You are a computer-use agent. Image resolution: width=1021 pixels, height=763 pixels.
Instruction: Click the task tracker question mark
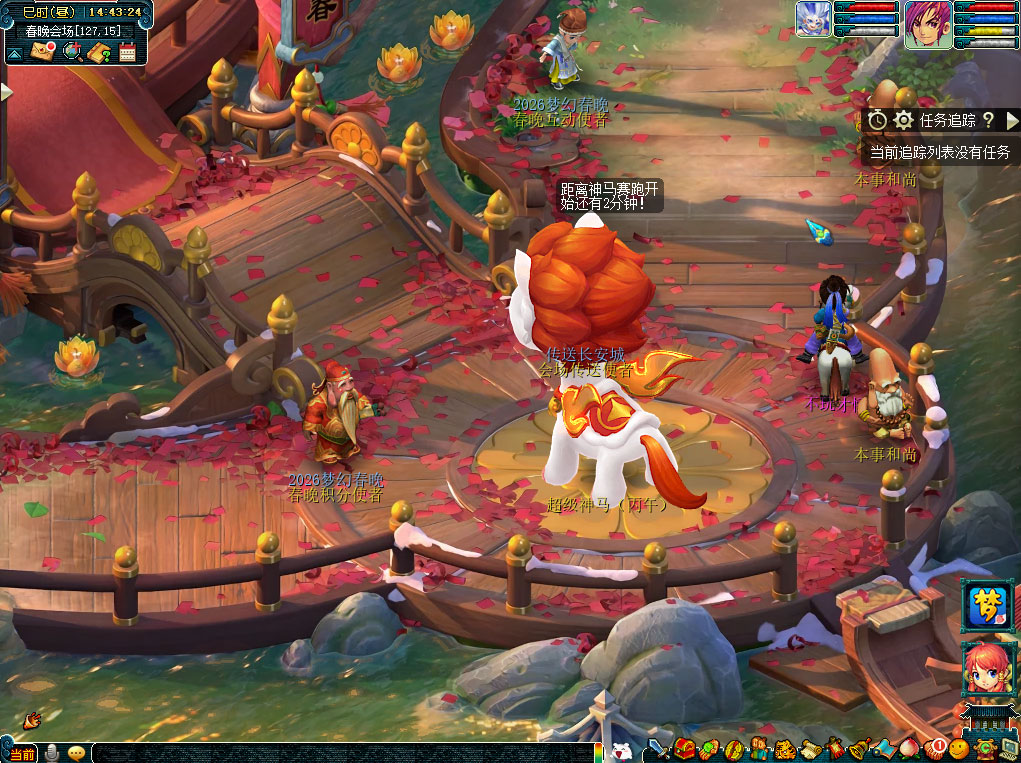(x=988, y=120)
